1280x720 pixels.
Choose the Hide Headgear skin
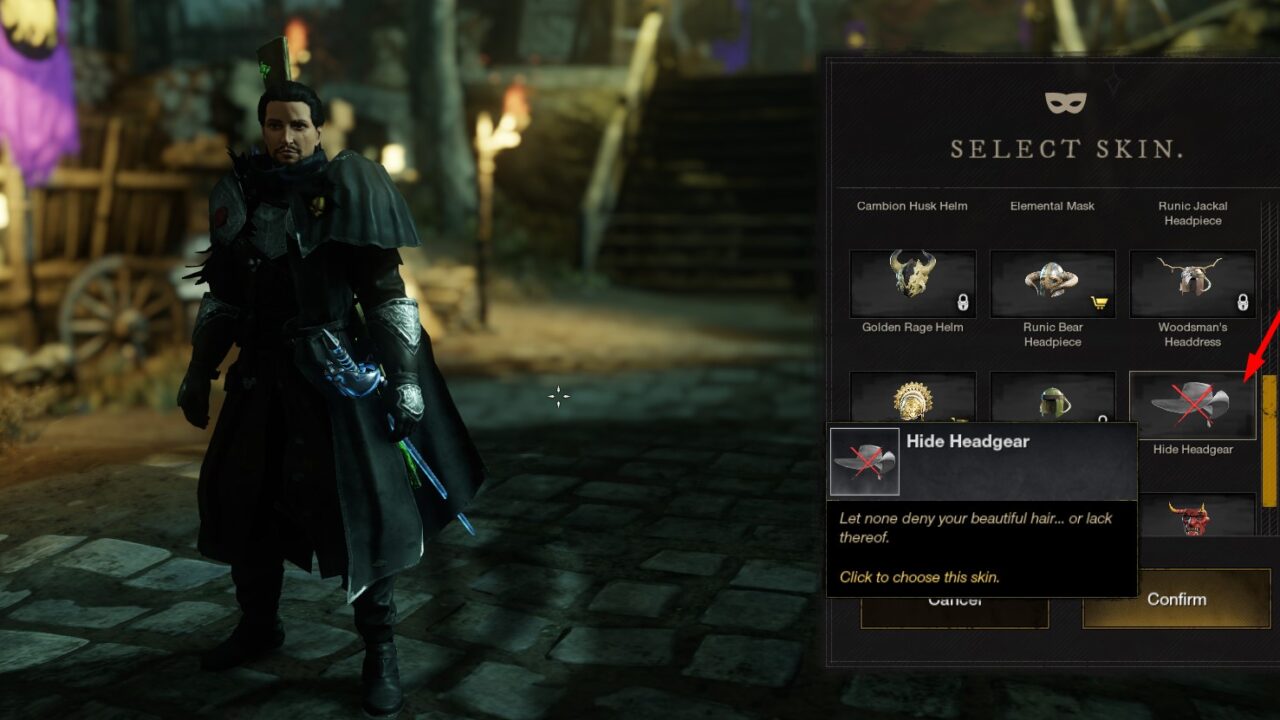coord(1192,405)
